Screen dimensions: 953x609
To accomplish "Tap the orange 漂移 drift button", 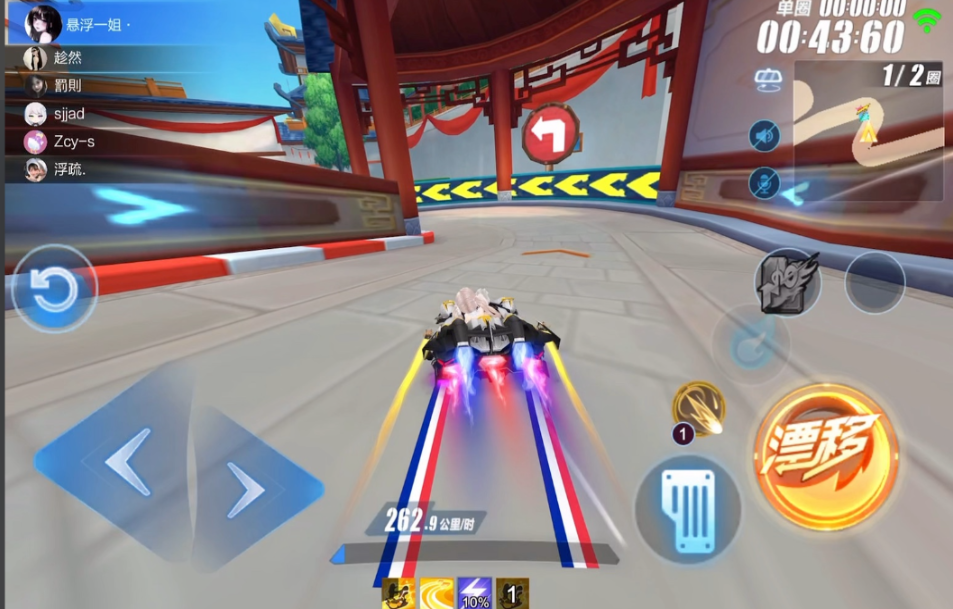I will (826, 456).
